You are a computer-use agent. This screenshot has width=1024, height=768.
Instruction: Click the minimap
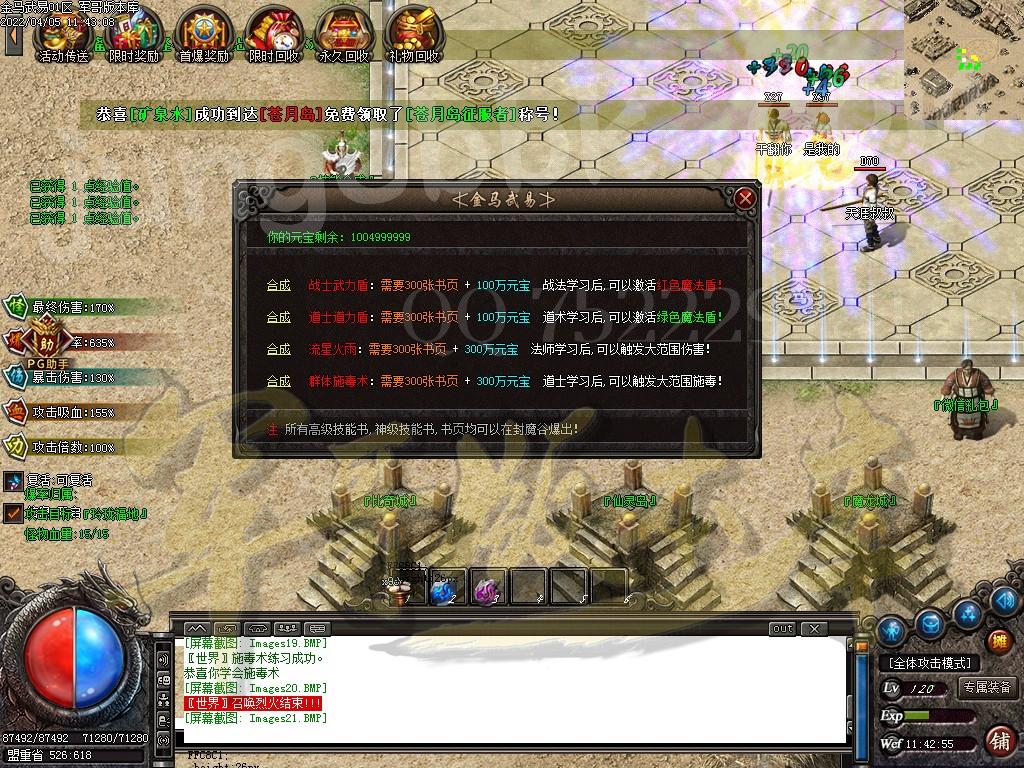964,60
